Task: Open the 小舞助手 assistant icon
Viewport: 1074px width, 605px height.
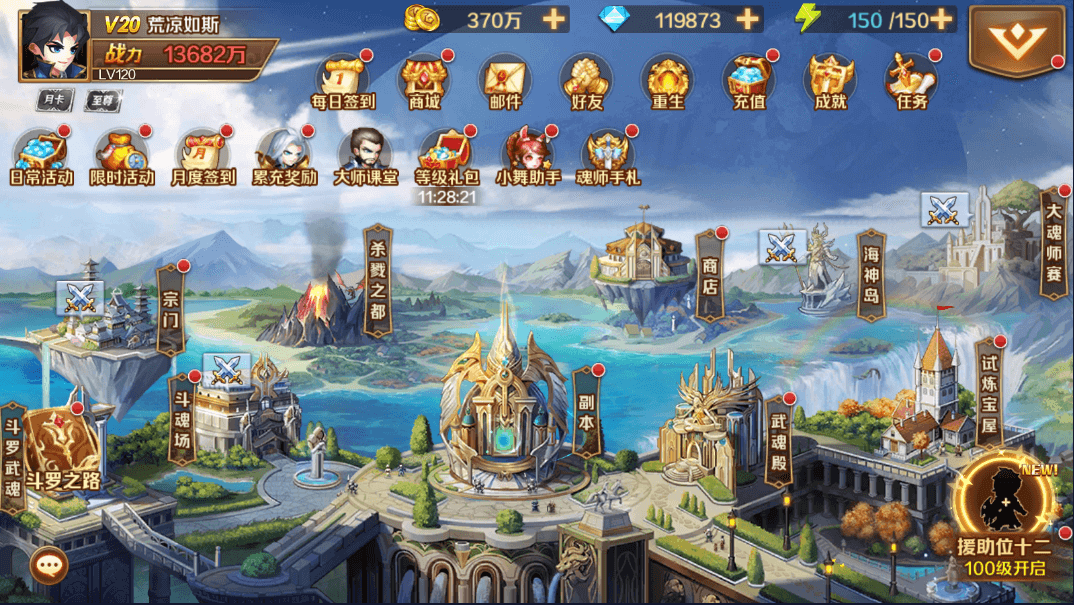Action: click(x=529, y=155)
